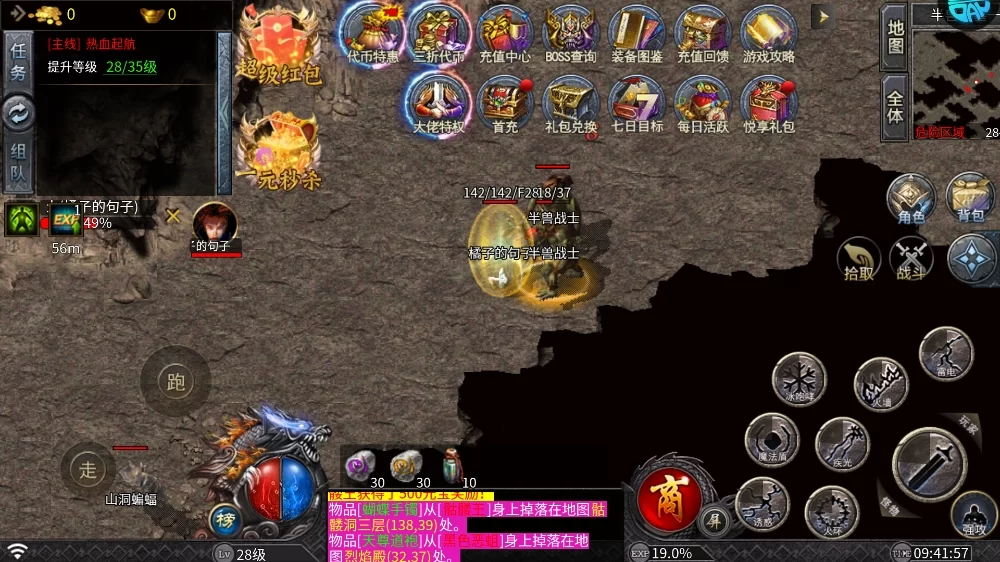This screenshot has width=1000, height=562.
Task: Open the 充值中心 recharge center
Action: pyautogui.click(x=505, y=34)
